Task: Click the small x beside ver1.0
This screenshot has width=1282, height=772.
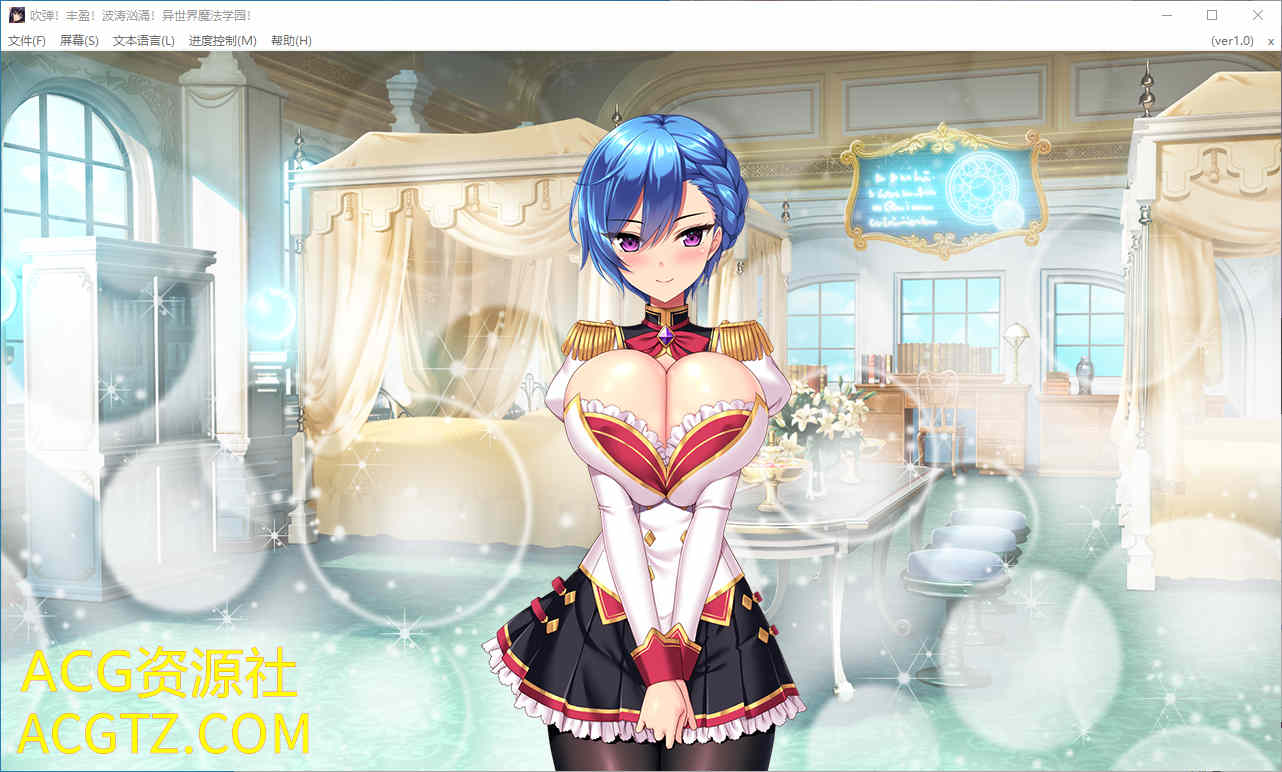Action: click(1271, 41)
